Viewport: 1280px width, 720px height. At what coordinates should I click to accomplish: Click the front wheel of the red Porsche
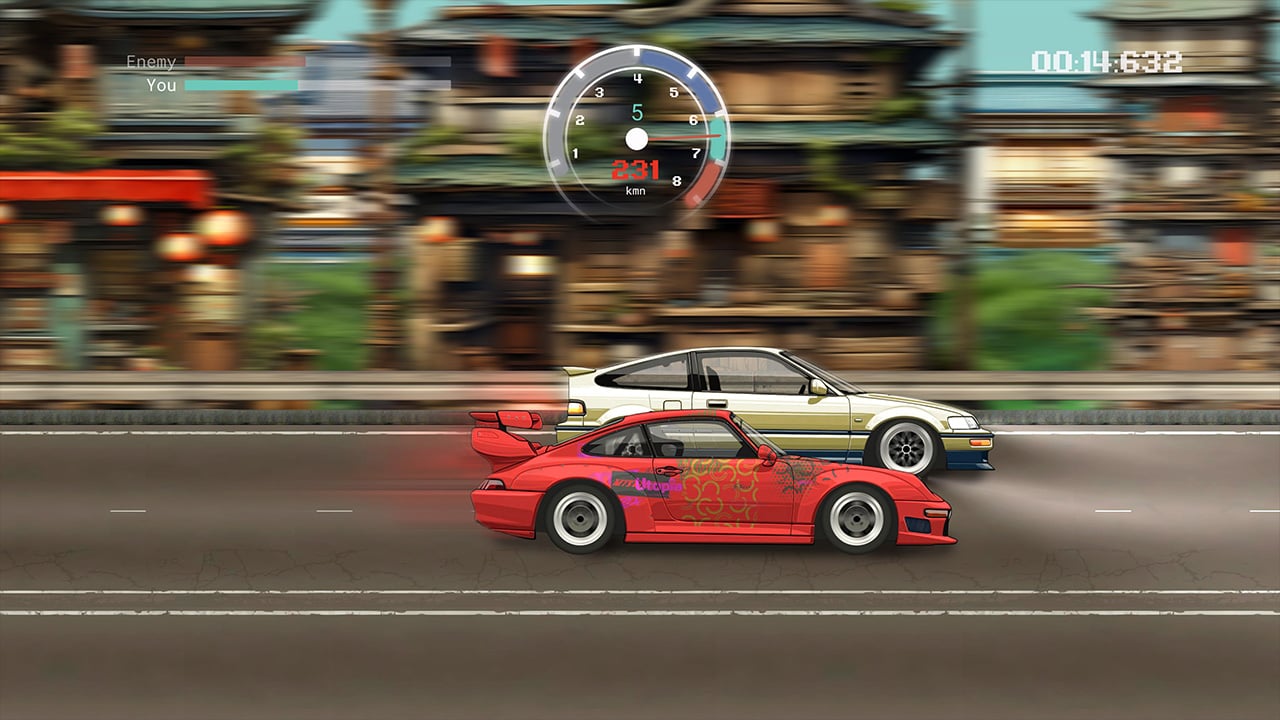pyautogui.click(x=857, y=519)
